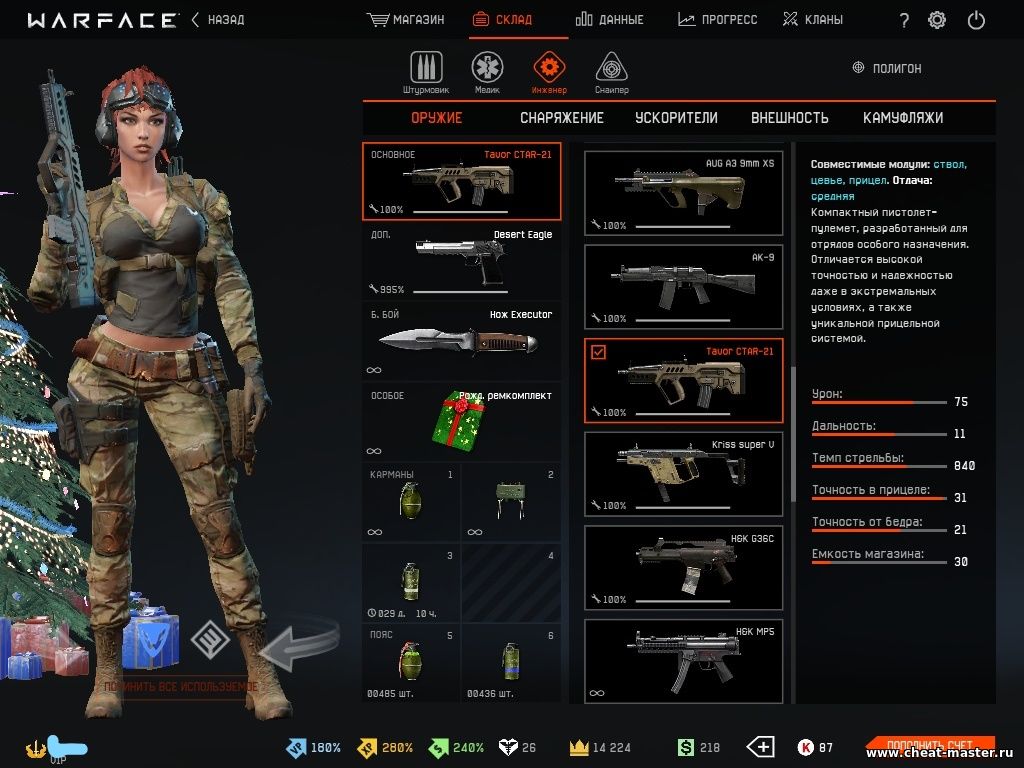Switch to the Ускорители tab
1024x768 pixels.
tap(676, 118)
